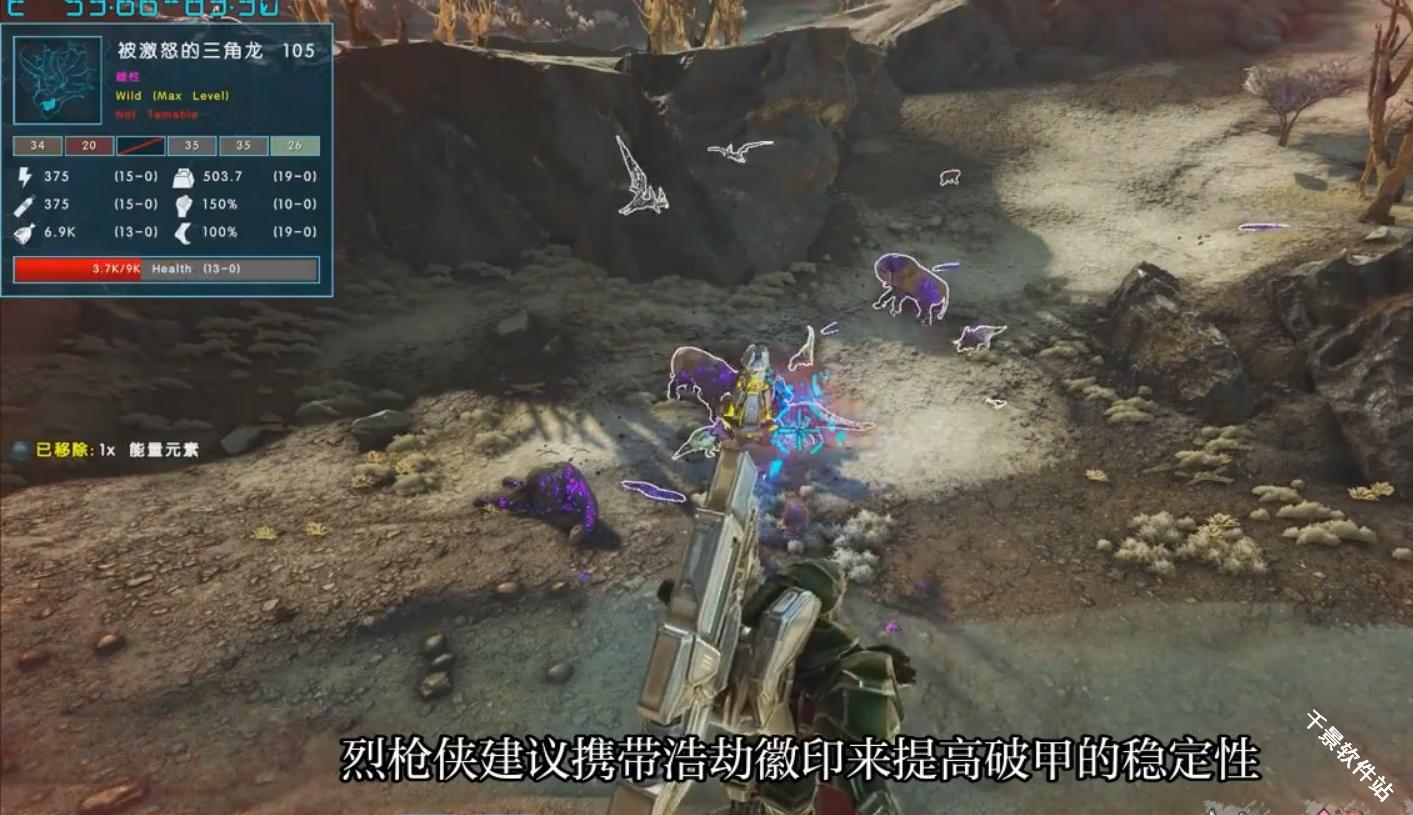Click the crossed-out empty color region box
Viewport: 1413px width, 815px height.
point(141,146)
